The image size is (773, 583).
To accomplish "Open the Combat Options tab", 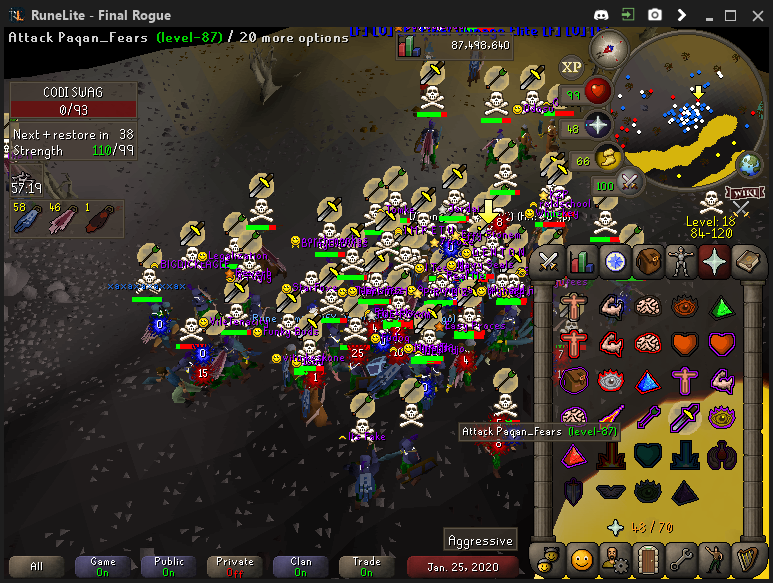I will pos(548,262).
